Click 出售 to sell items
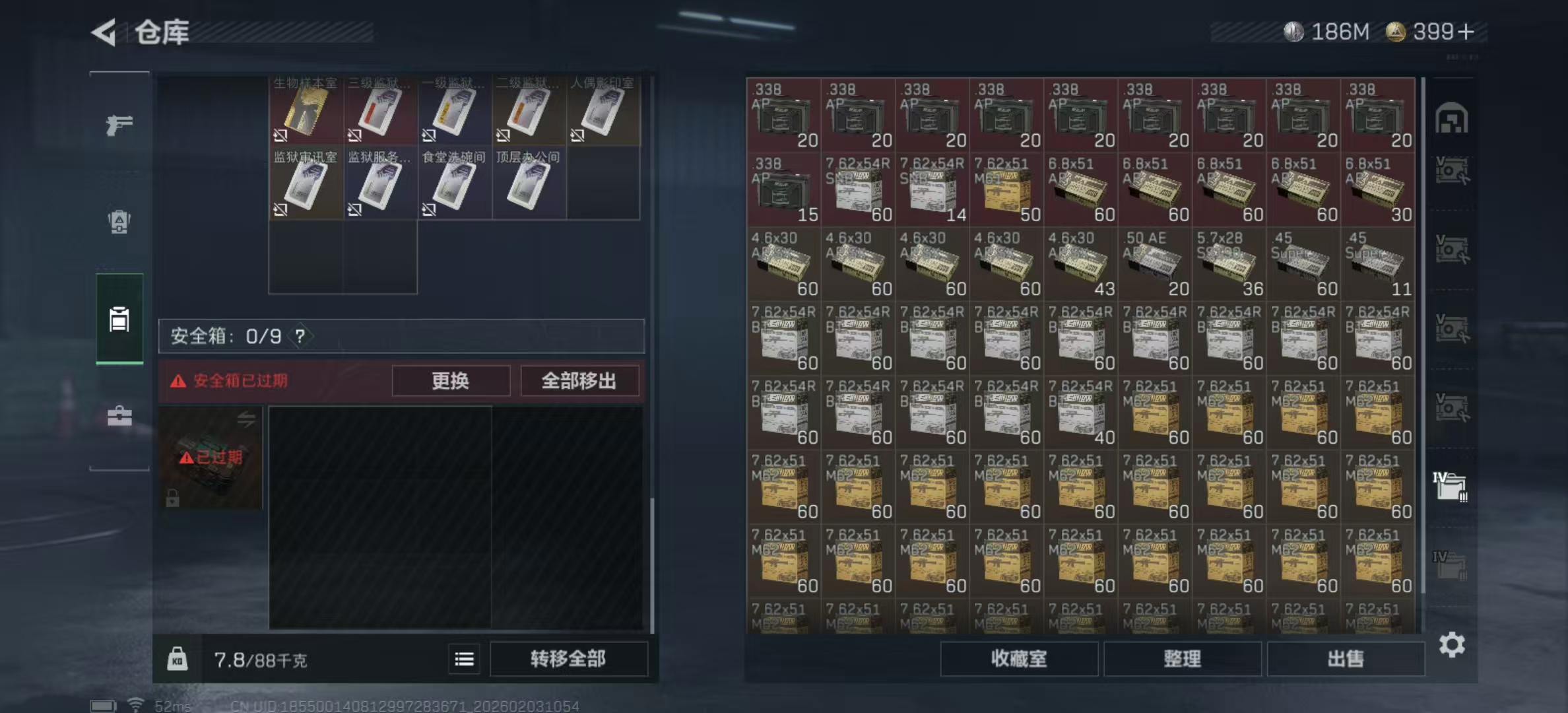Image resolution: width=1568 pixels, height=713 pixels. (x=1346, y=660)
